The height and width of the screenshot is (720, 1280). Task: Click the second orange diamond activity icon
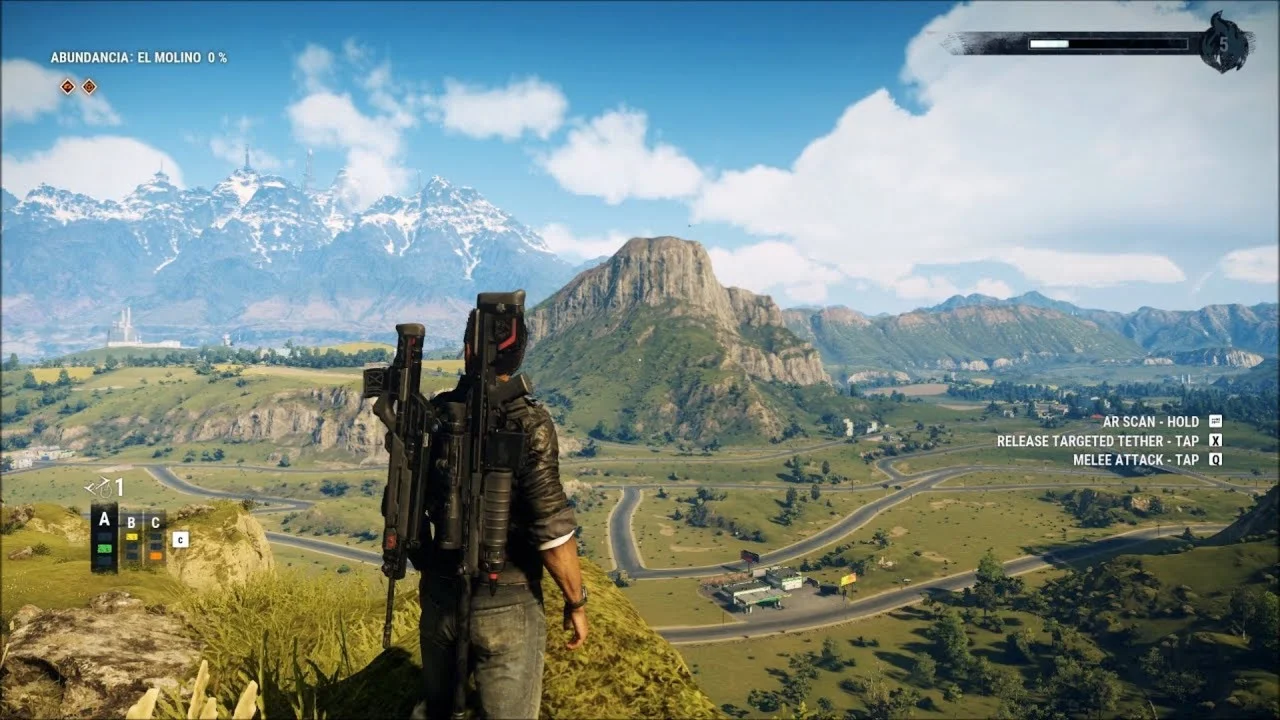89,86
